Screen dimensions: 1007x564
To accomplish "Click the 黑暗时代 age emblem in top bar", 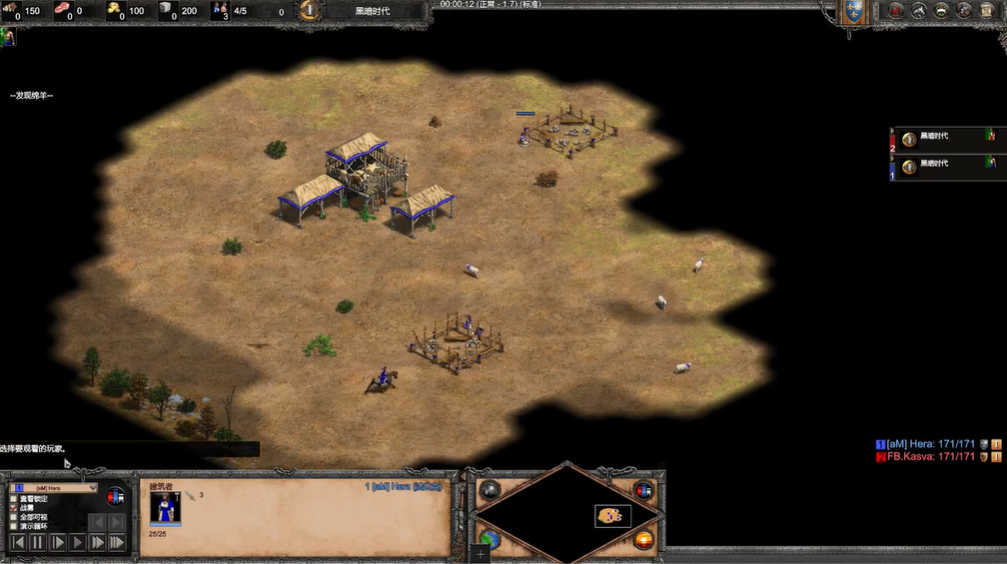I will pyautogui.click(x=311, y=11).
